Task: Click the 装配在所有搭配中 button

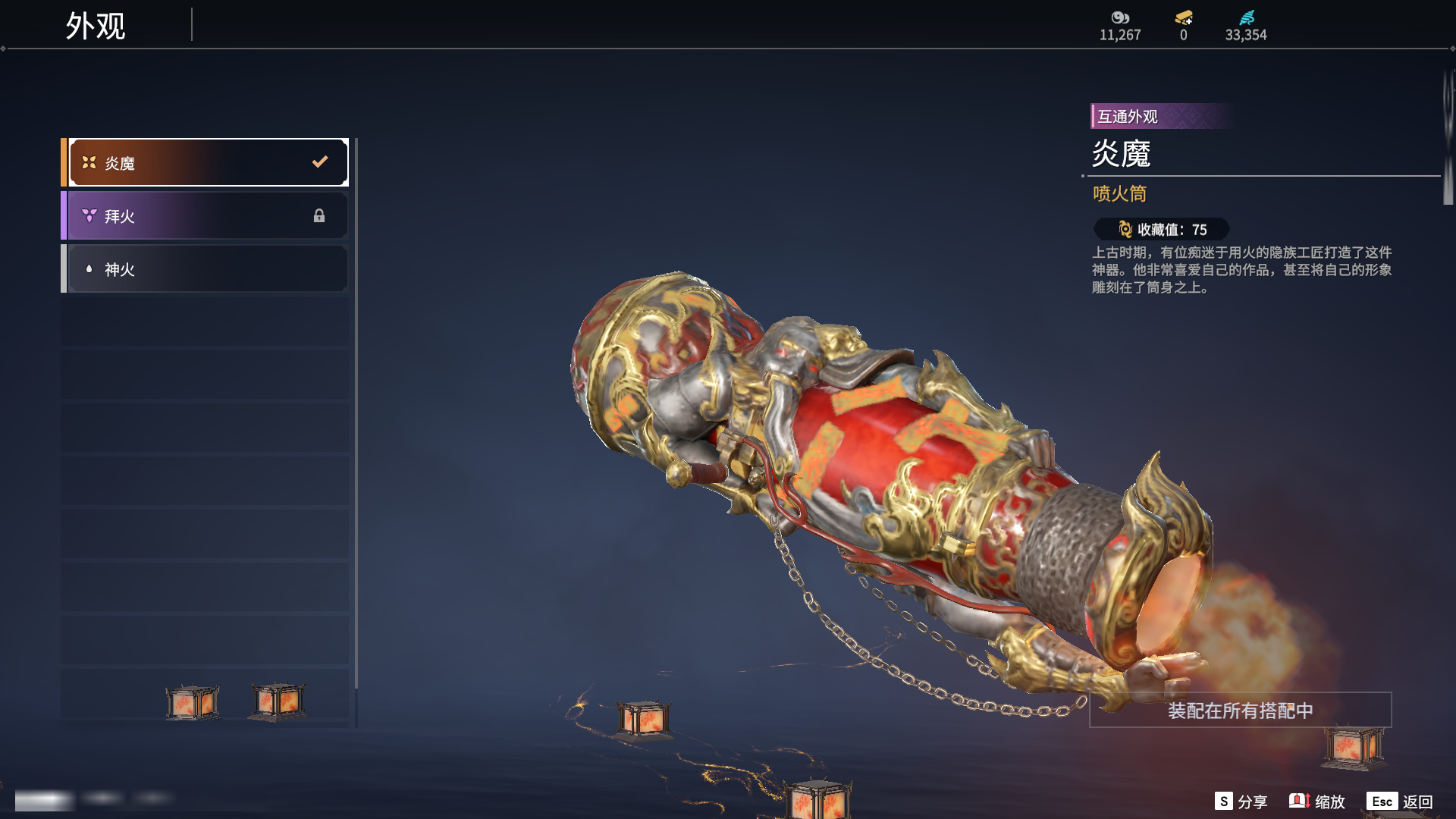Action: (1240, 711)
